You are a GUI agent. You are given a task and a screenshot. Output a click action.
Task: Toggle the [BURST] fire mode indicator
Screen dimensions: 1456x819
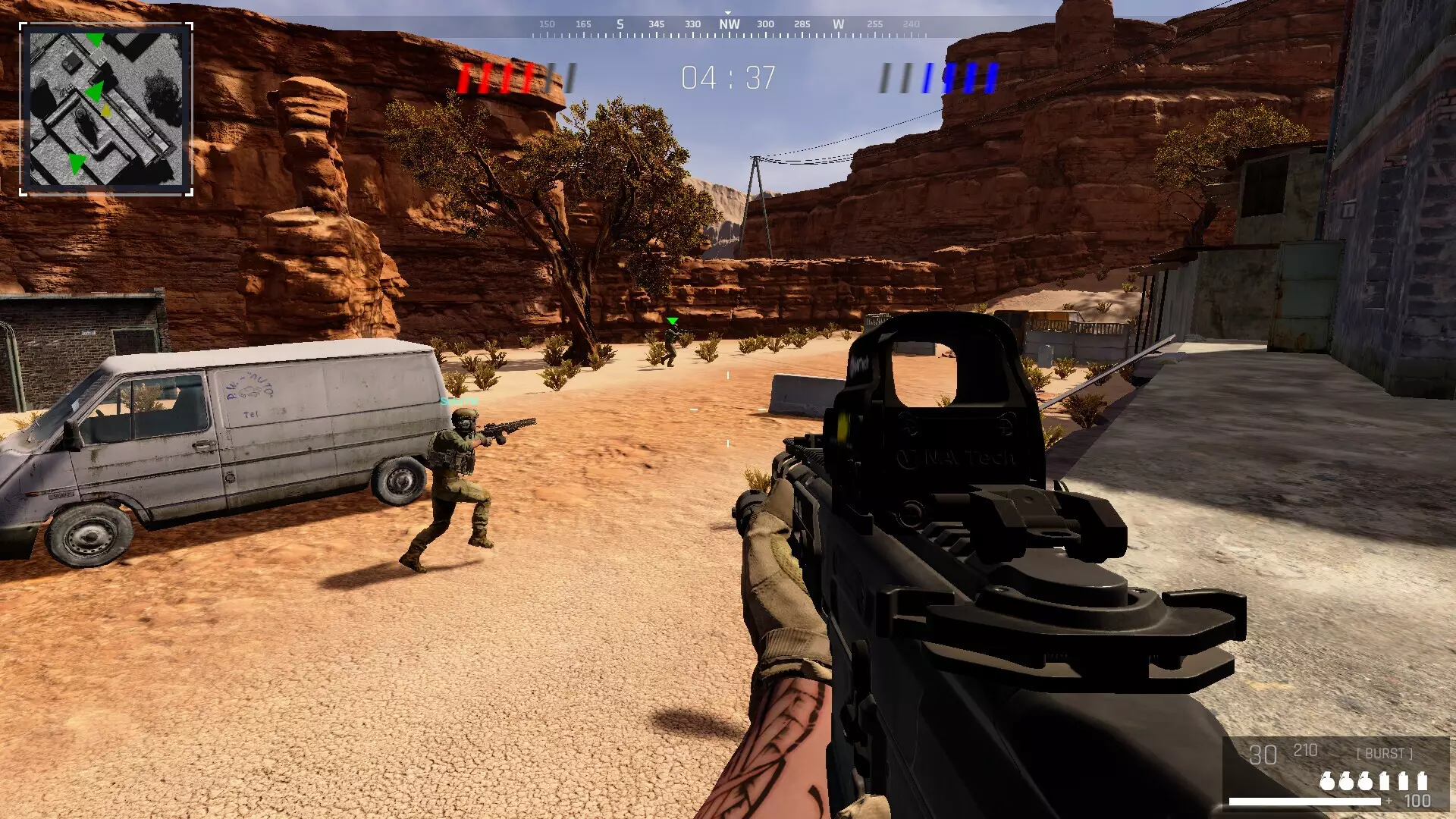(x=1385, y=754)
